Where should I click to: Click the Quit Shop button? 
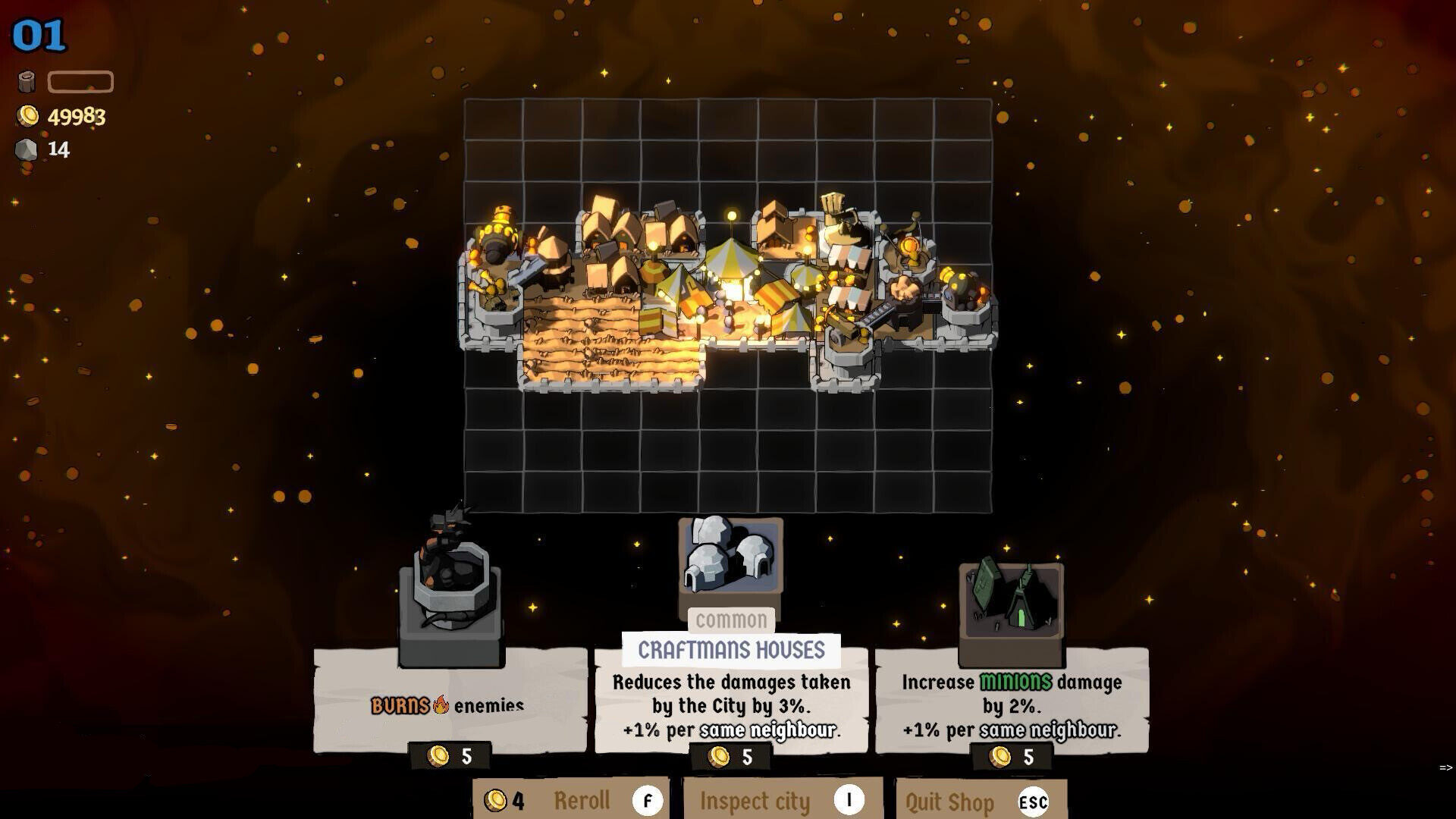click(x=950, y=800)
